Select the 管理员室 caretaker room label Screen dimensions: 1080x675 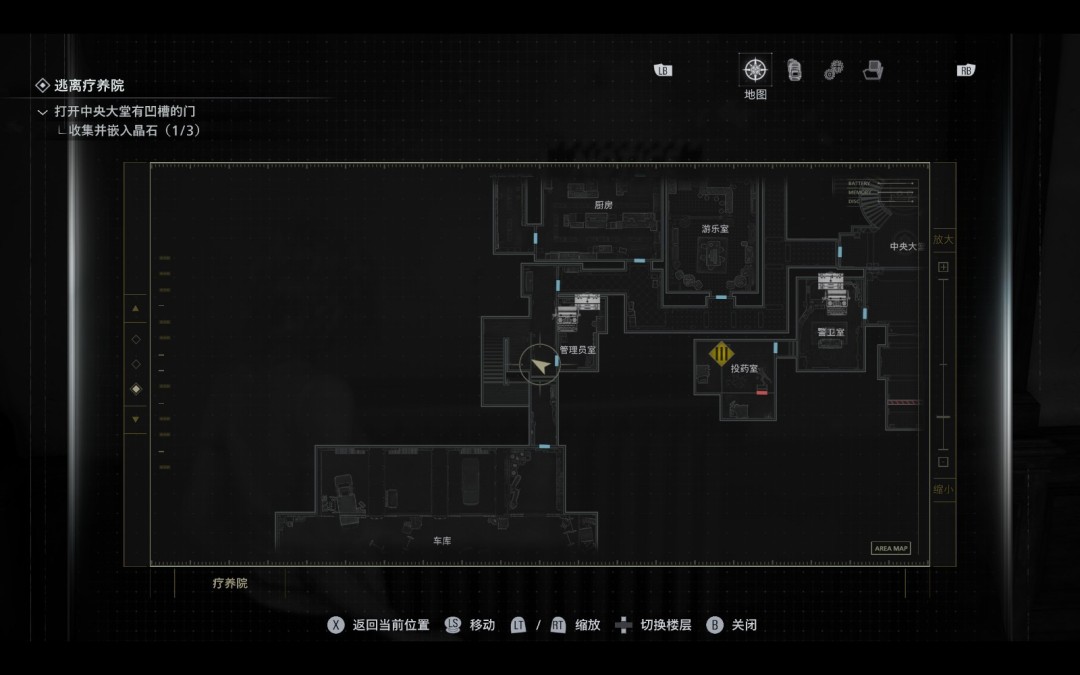[578, 350]
